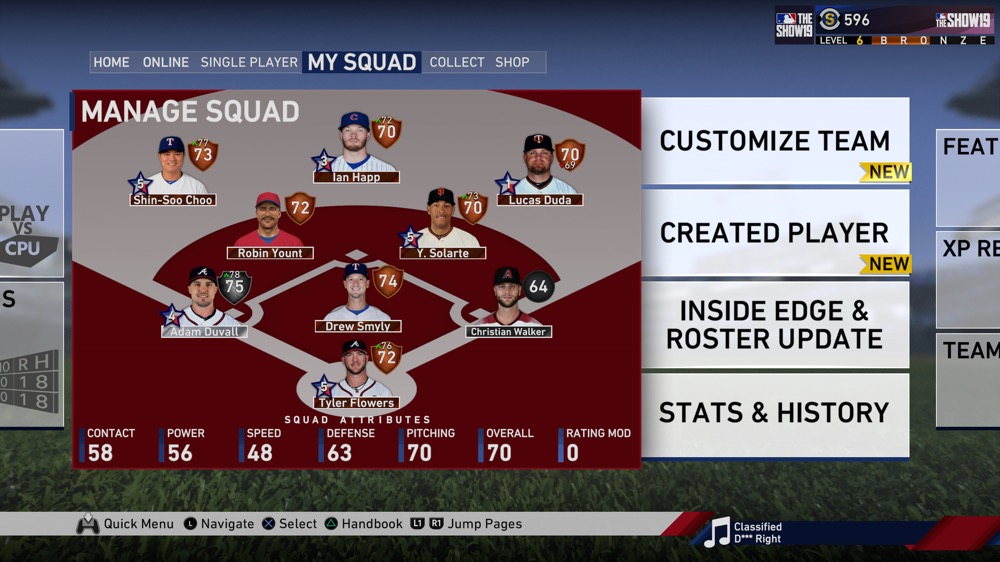Viewport: 1000px width, 562px height.
Task: Pick Shin-Soo Choo in the squad
Action: pos(173,173)
